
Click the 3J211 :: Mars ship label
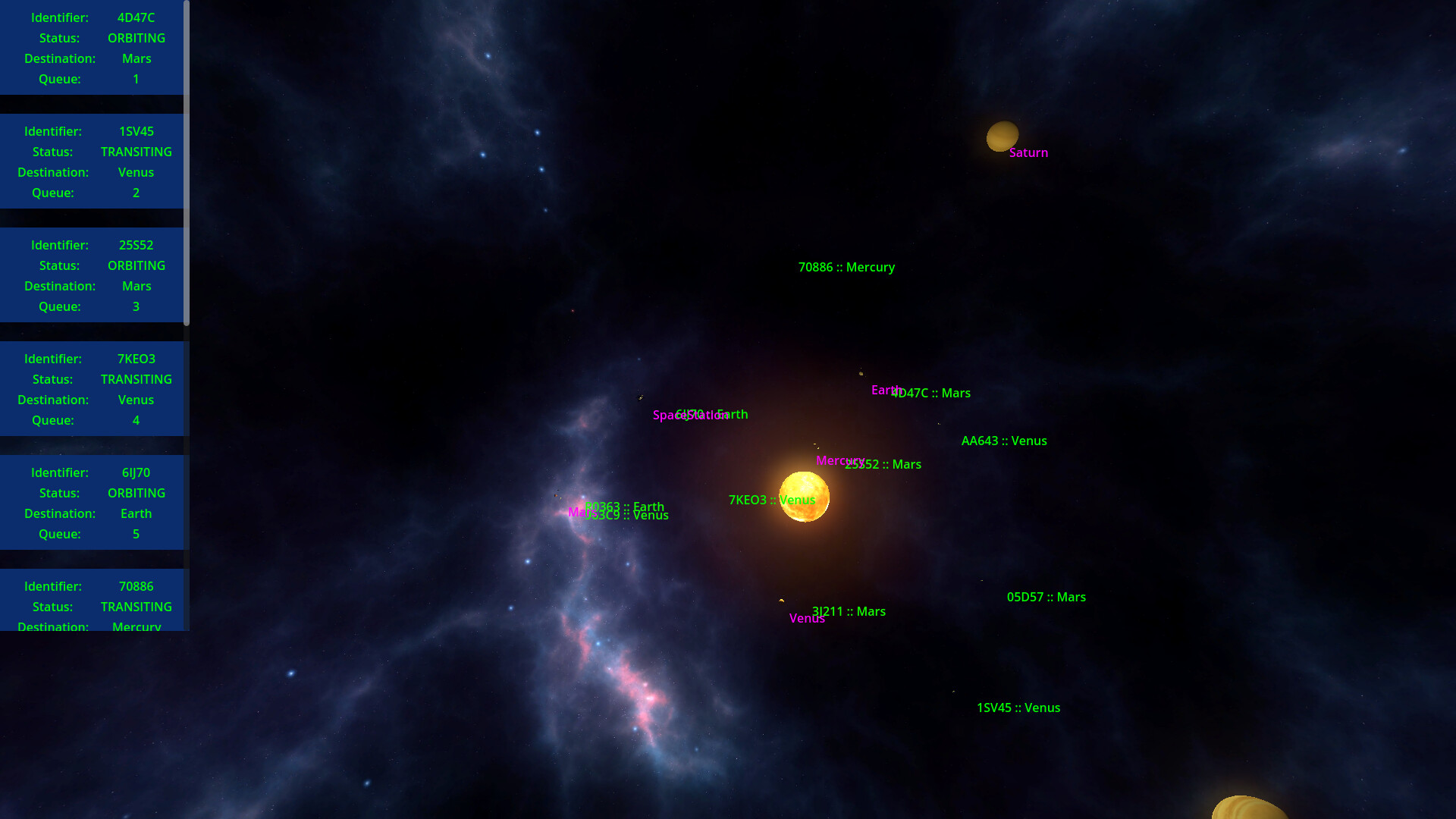pos(848,611)
